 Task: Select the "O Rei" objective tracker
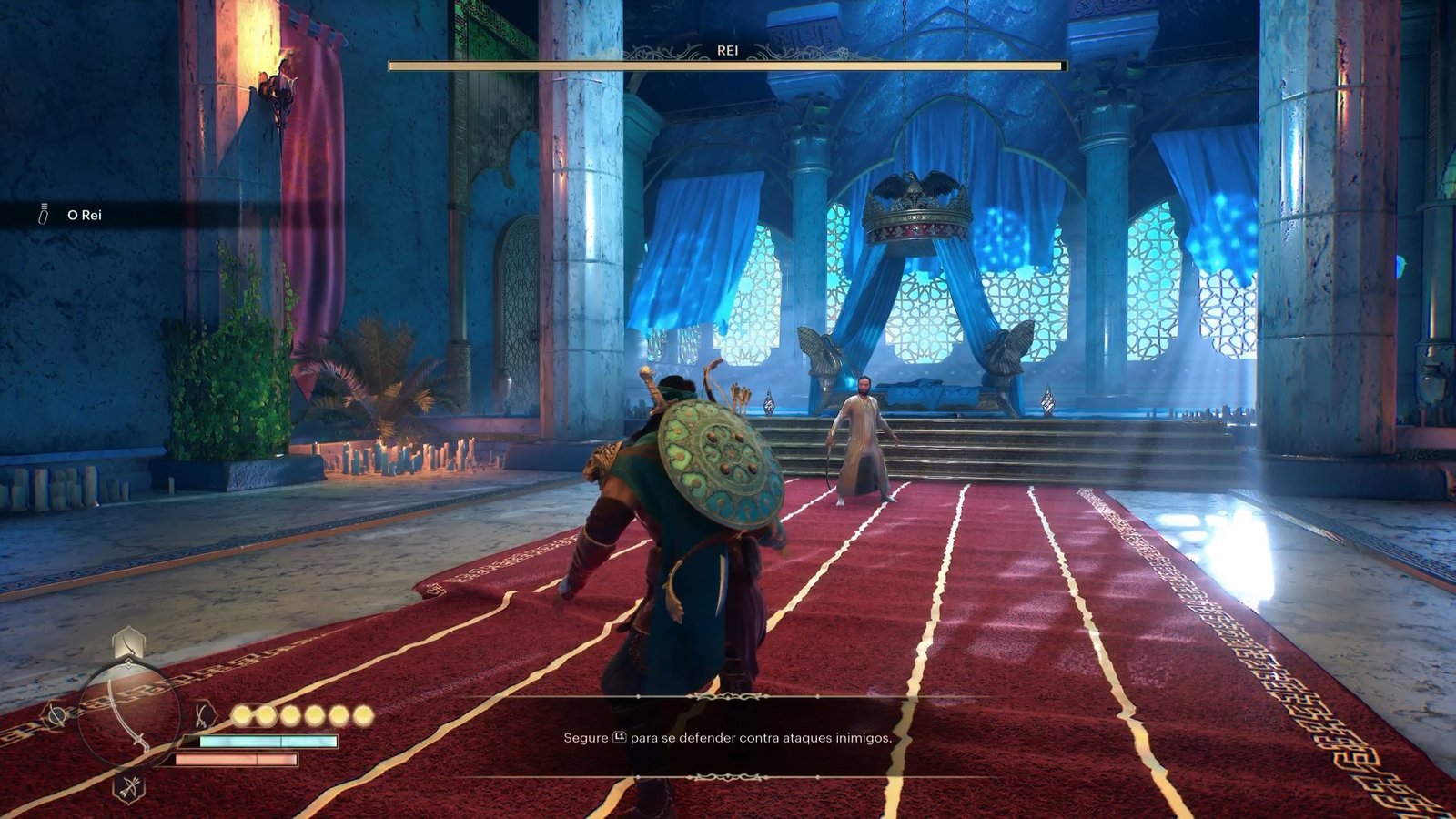click(84, 215)
